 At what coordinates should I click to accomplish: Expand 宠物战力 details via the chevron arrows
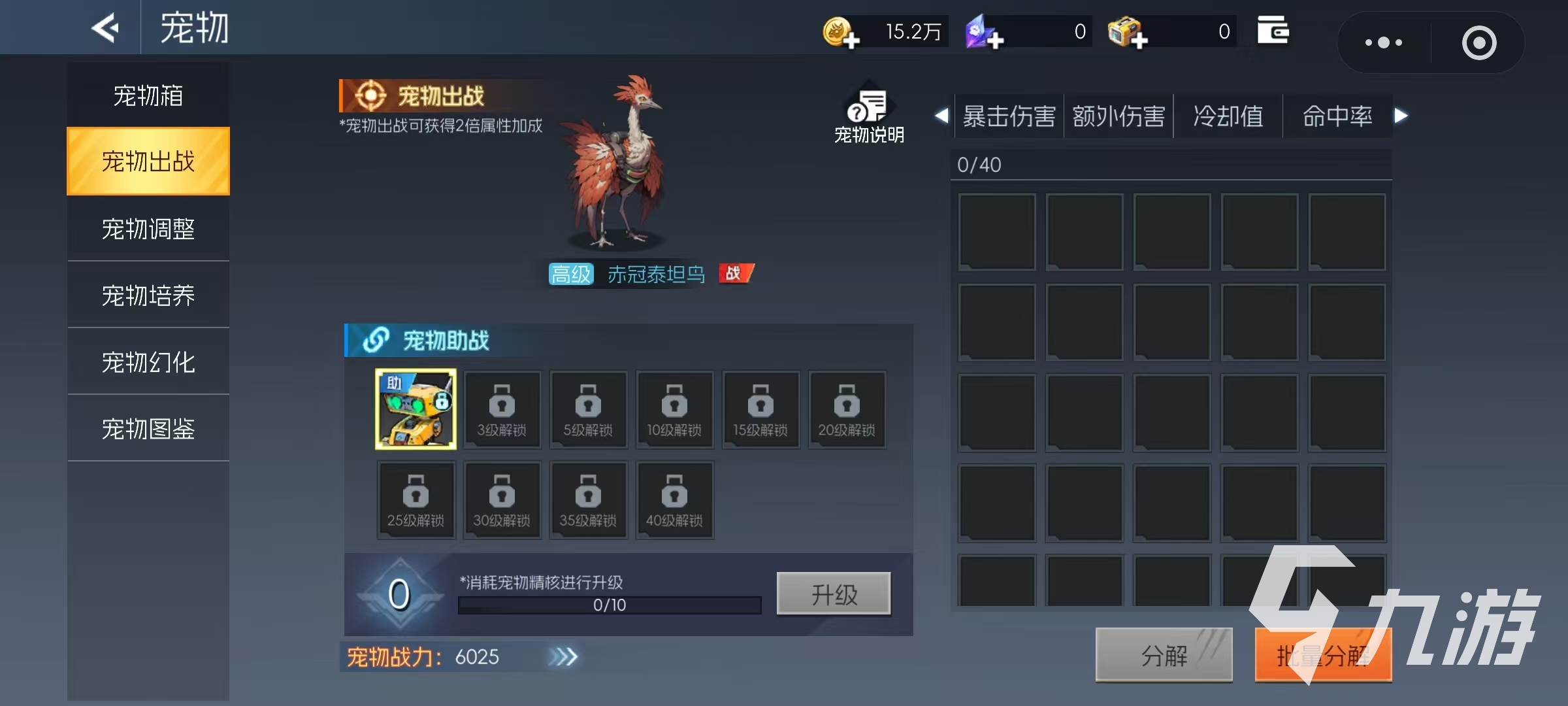pyautogui.click(x=564, y=657)
